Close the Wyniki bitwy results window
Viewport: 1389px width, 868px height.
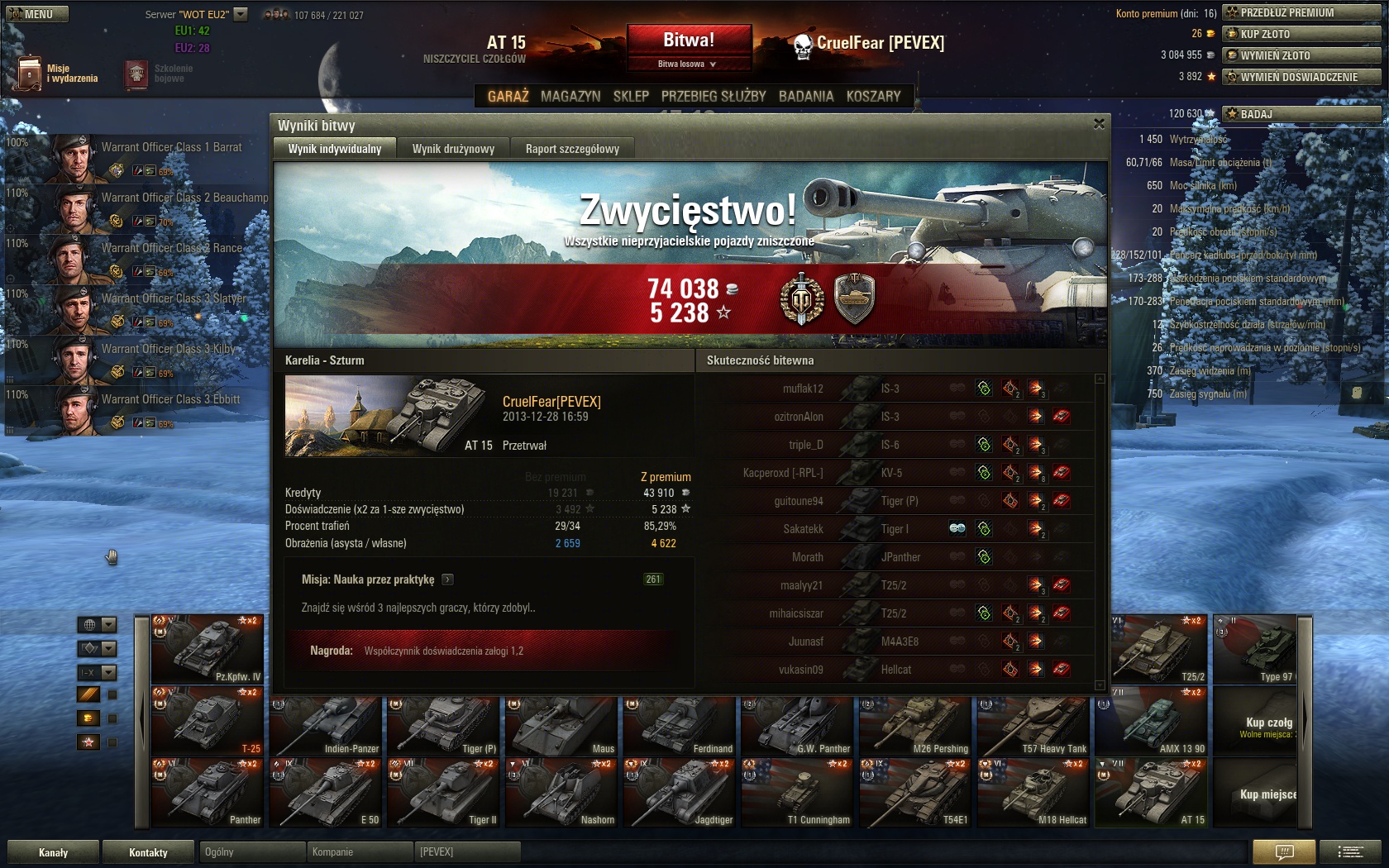(x=1099, y=124)
